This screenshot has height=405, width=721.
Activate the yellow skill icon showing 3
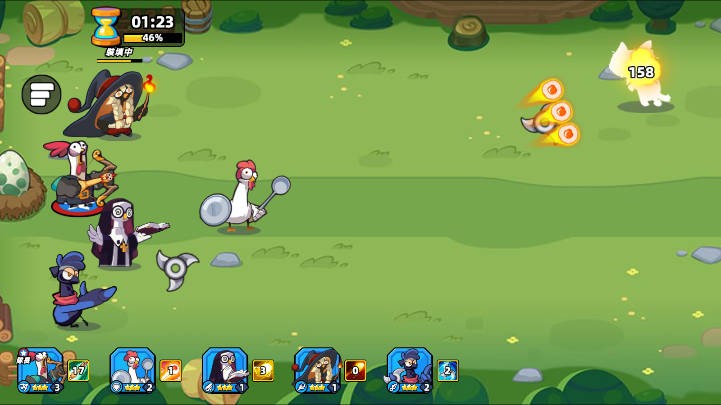pyautogui.click(x=263, y=371)
